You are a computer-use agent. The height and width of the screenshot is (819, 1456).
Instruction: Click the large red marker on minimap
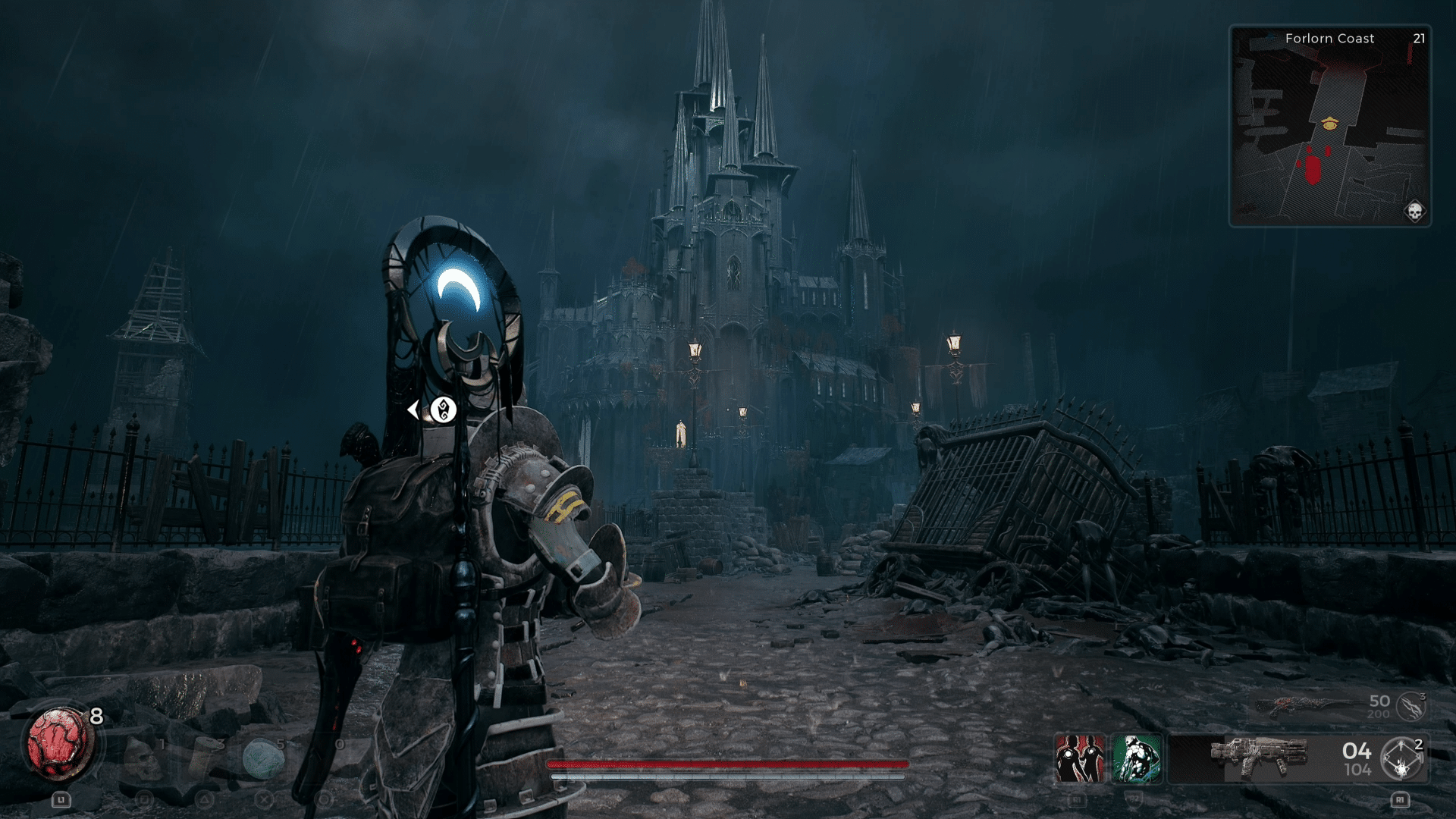point(1313,170)
